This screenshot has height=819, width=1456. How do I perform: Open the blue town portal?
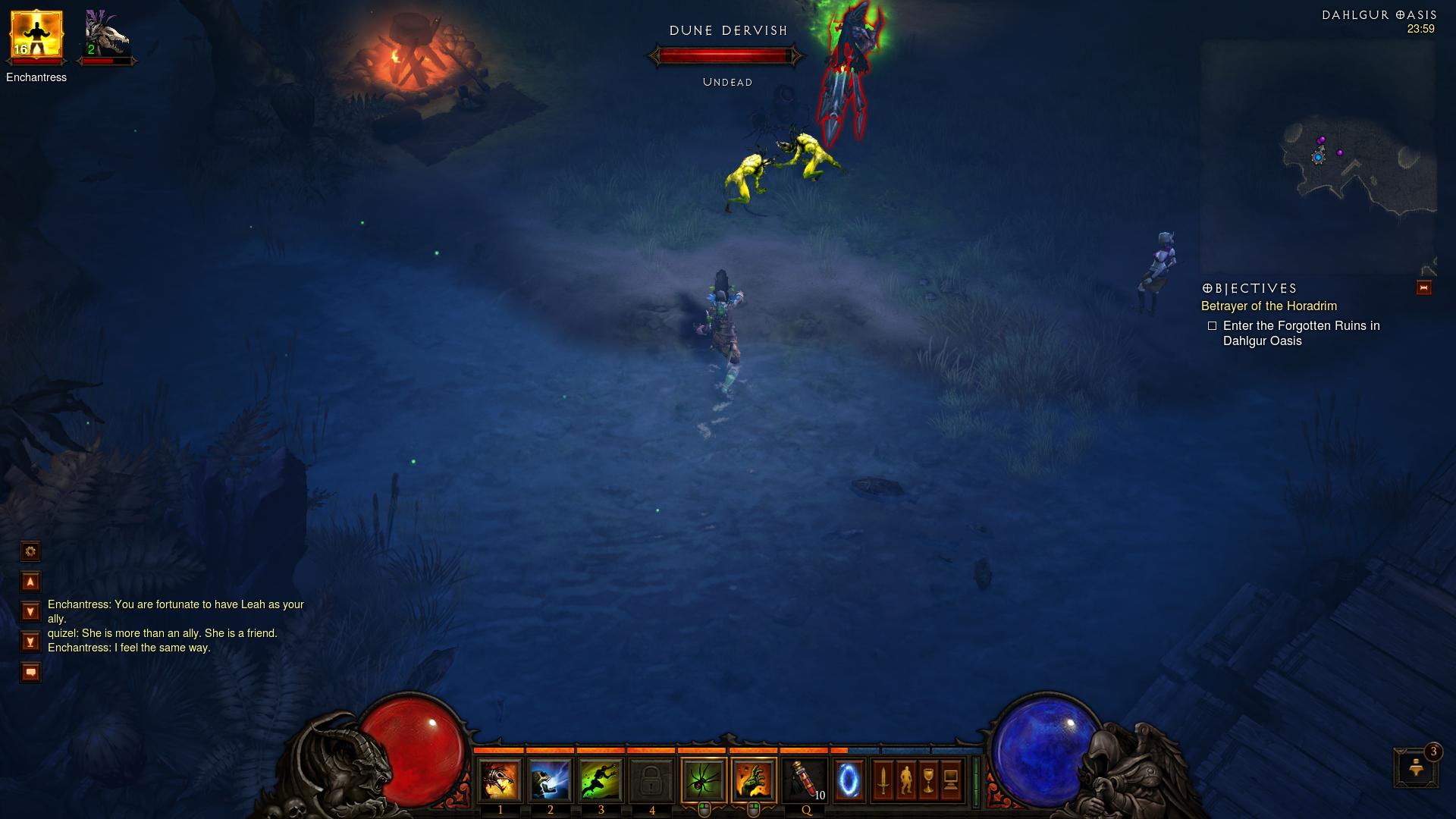pyautogui.click(x=849, y=780)
